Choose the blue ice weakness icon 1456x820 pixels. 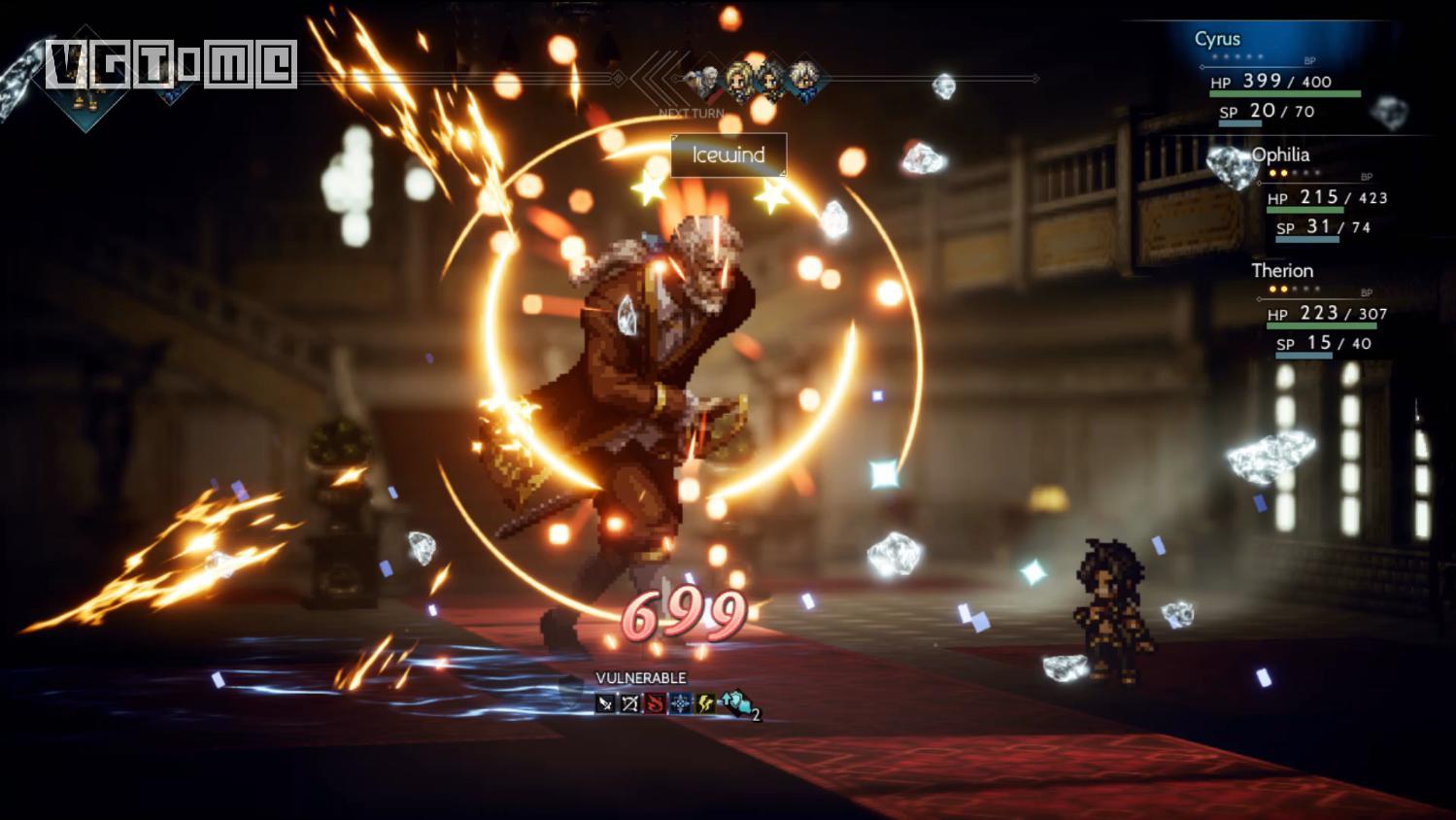681,702
